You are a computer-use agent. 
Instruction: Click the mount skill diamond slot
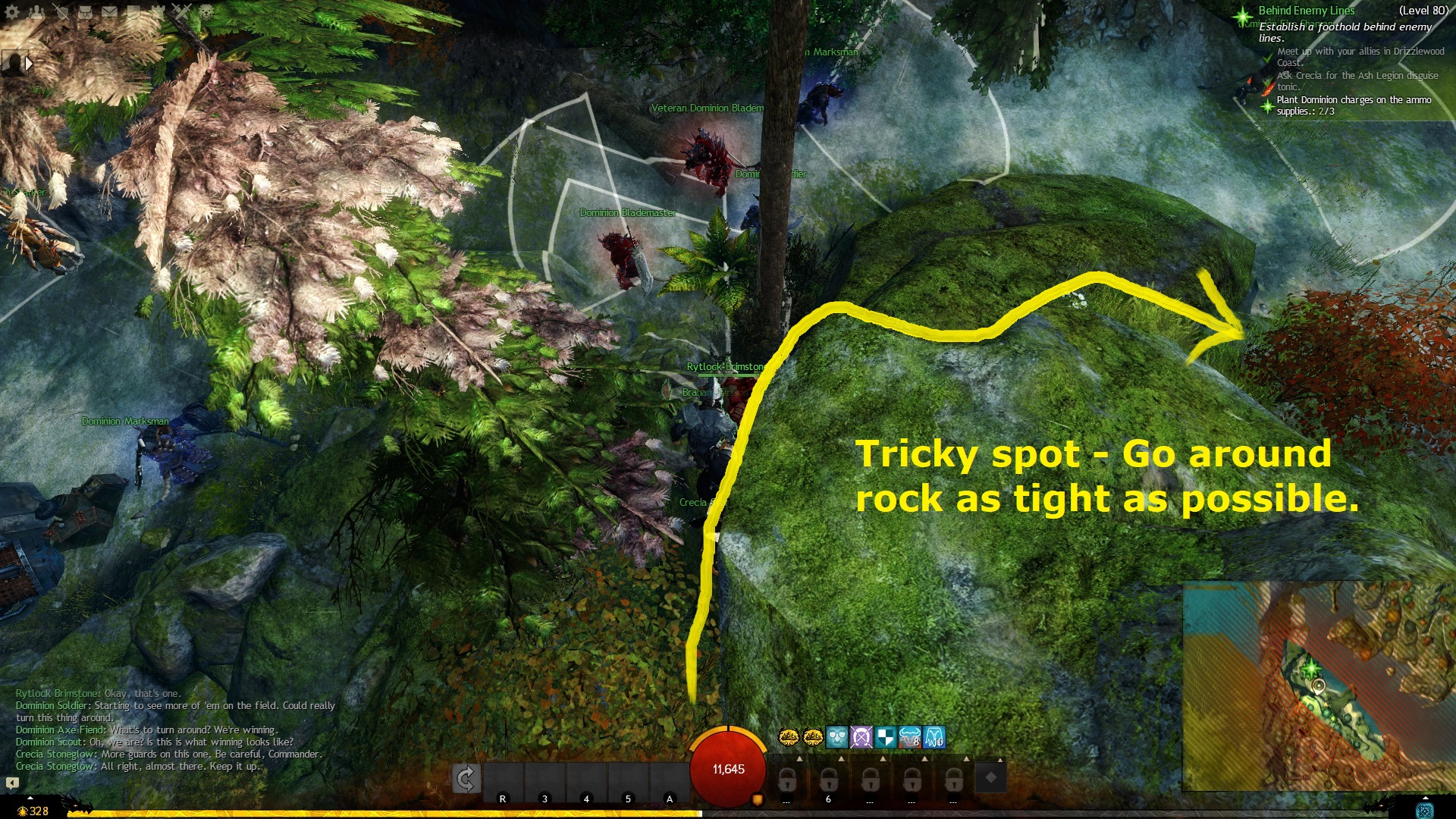(x=990, y=777)
